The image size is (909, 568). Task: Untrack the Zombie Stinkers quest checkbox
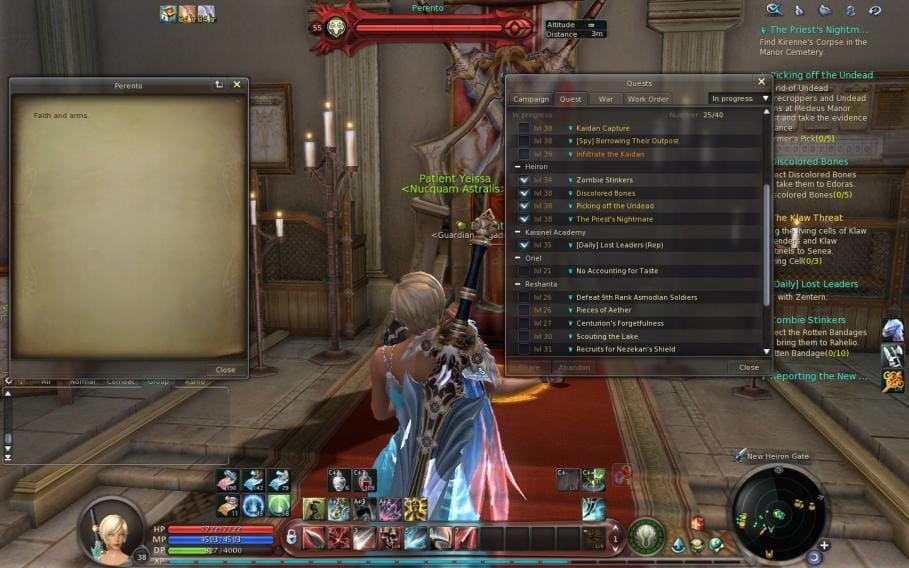point(524,180)
